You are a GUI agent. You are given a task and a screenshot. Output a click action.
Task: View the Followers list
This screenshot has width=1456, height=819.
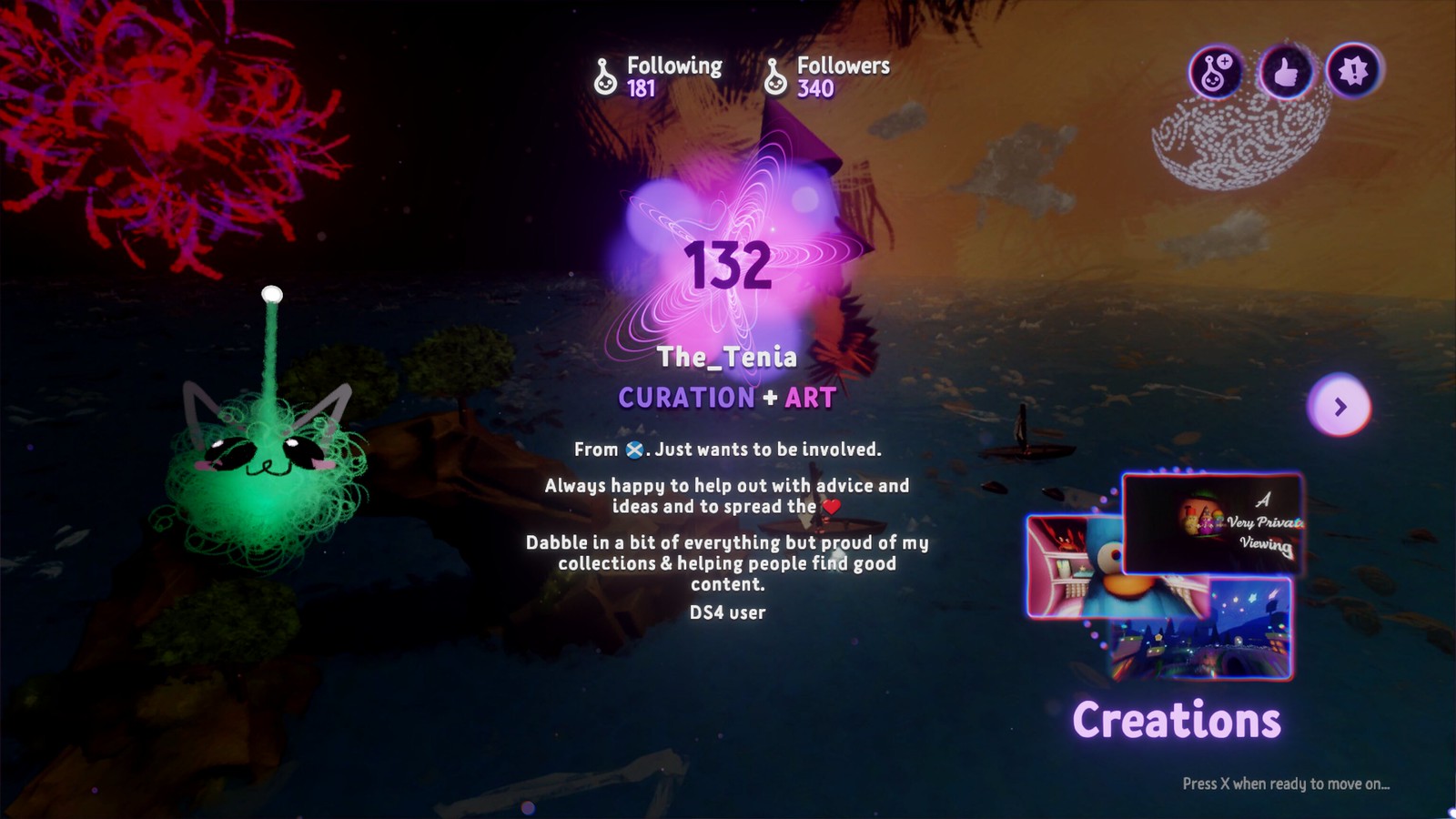click(827, 76)
